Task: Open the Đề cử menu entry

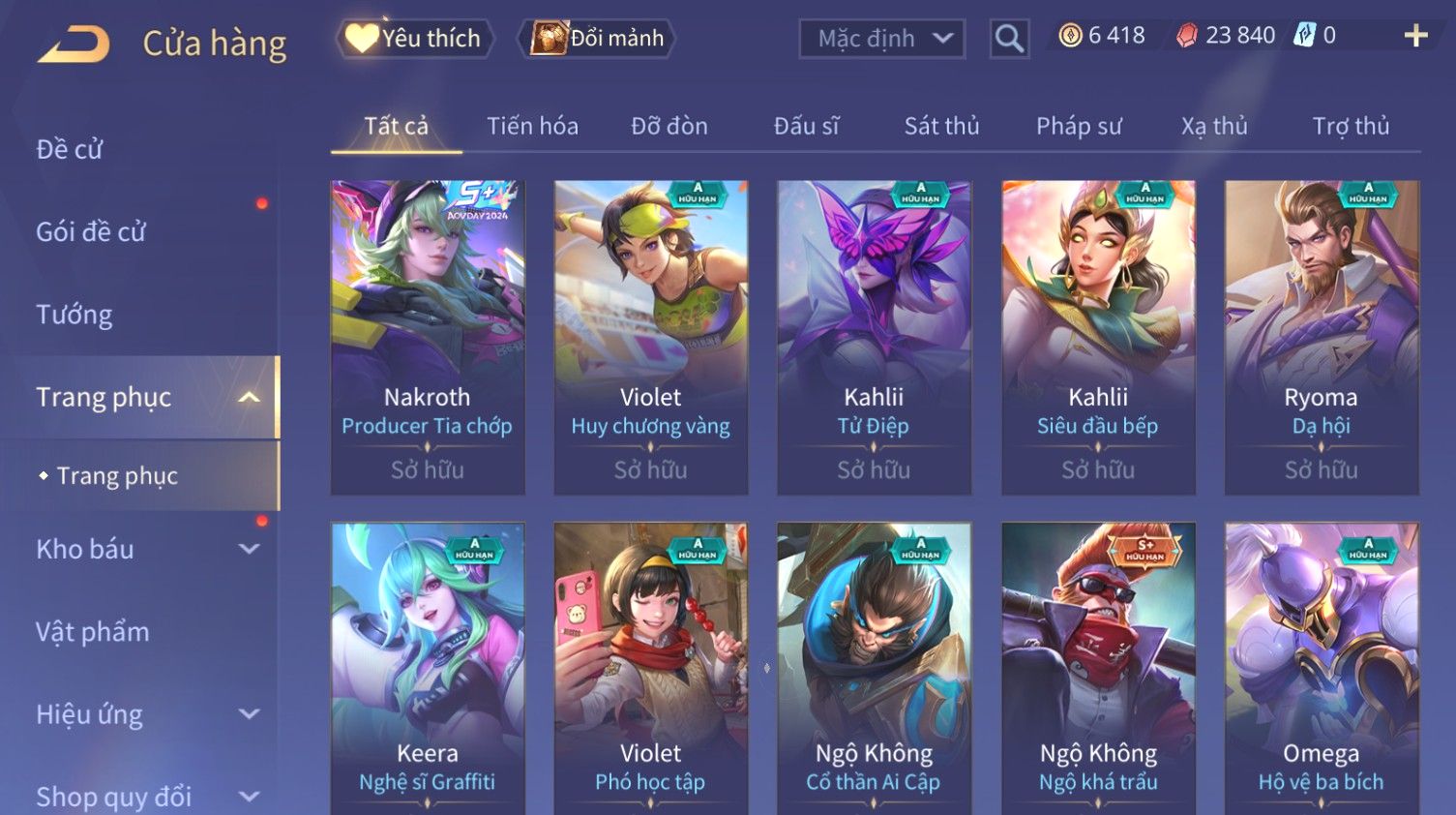Action: 70,149
